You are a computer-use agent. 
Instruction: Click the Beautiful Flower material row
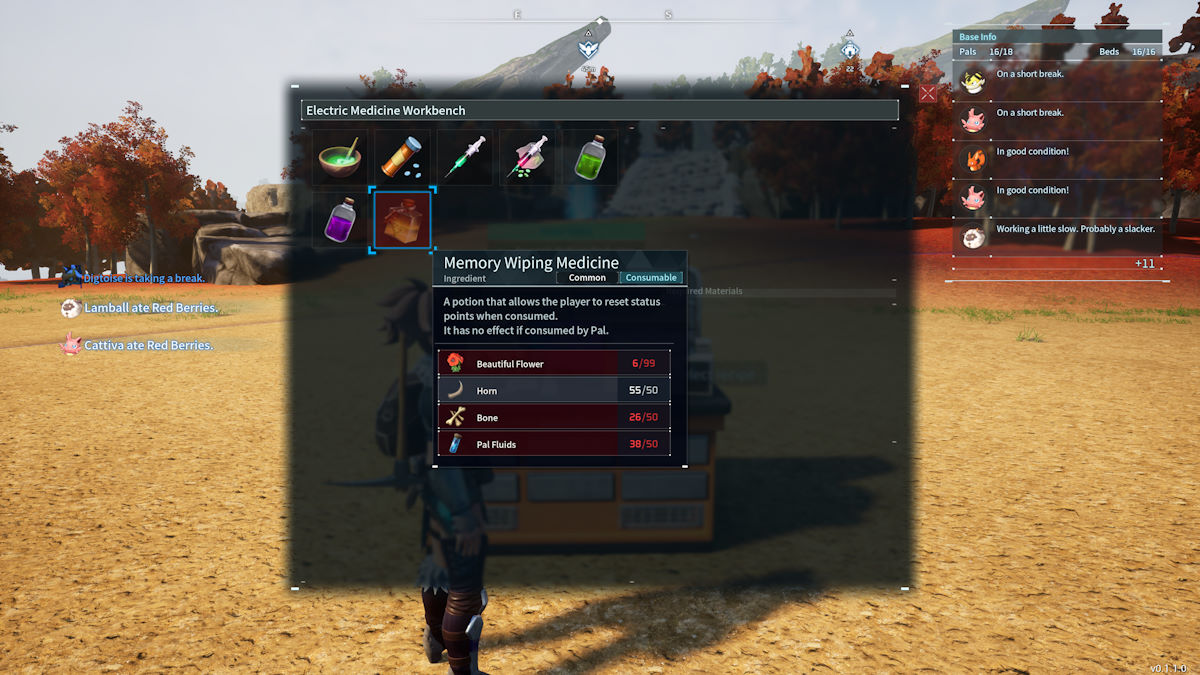(554, 363)
